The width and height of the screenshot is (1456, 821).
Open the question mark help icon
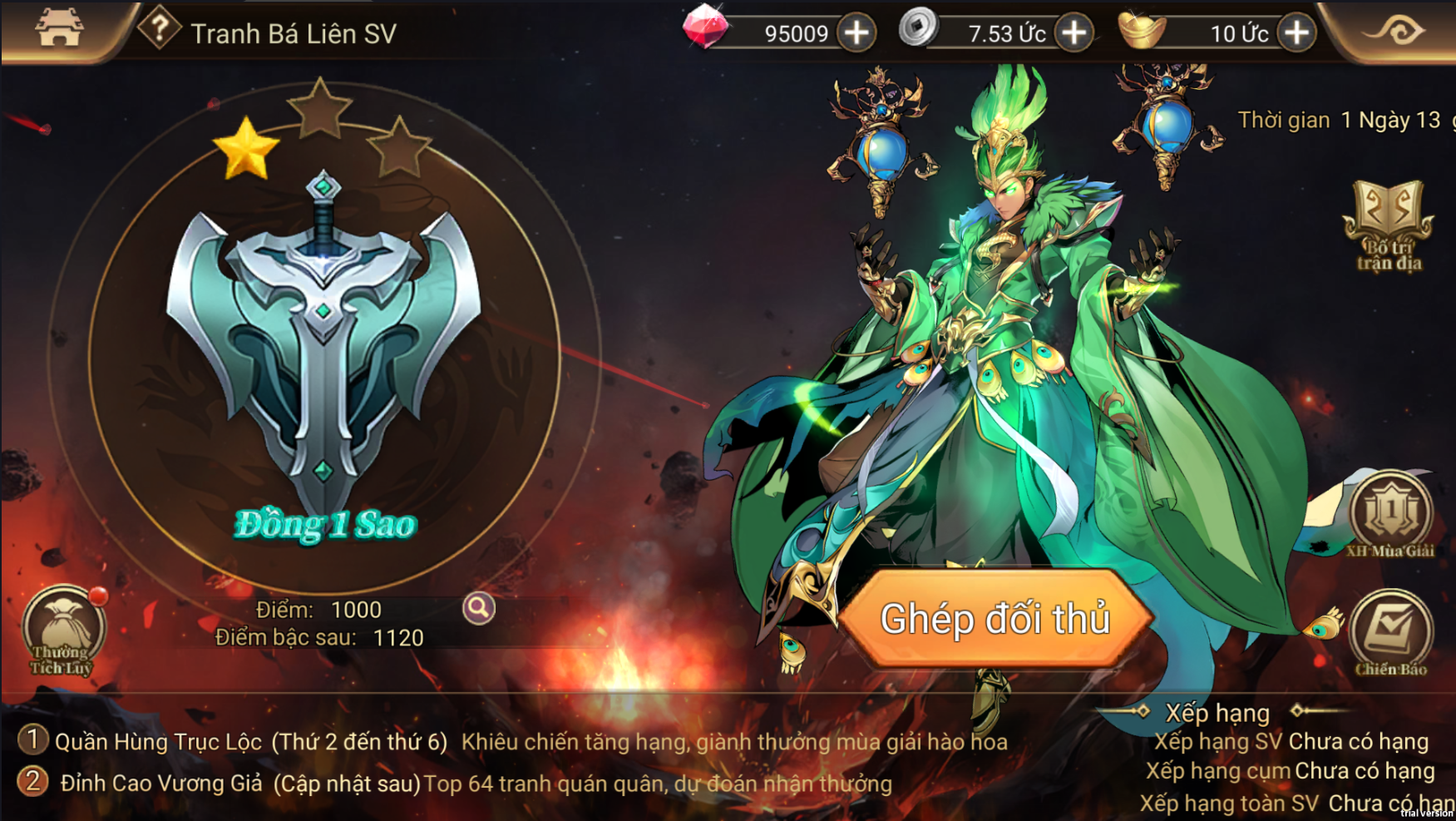click(x=159, y=29)
